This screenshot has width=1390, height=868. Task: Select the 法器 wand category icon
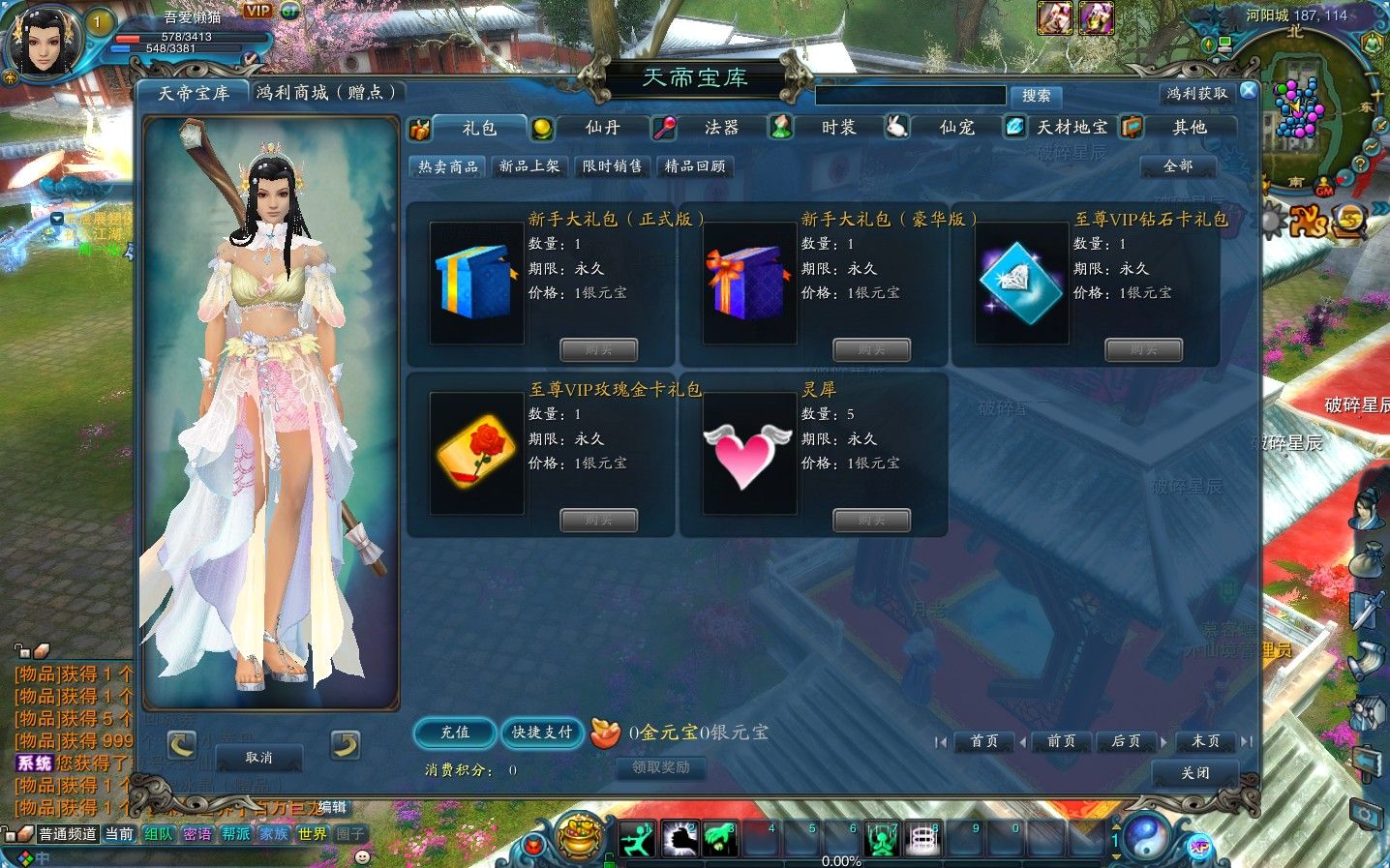(x=665, y=127)
